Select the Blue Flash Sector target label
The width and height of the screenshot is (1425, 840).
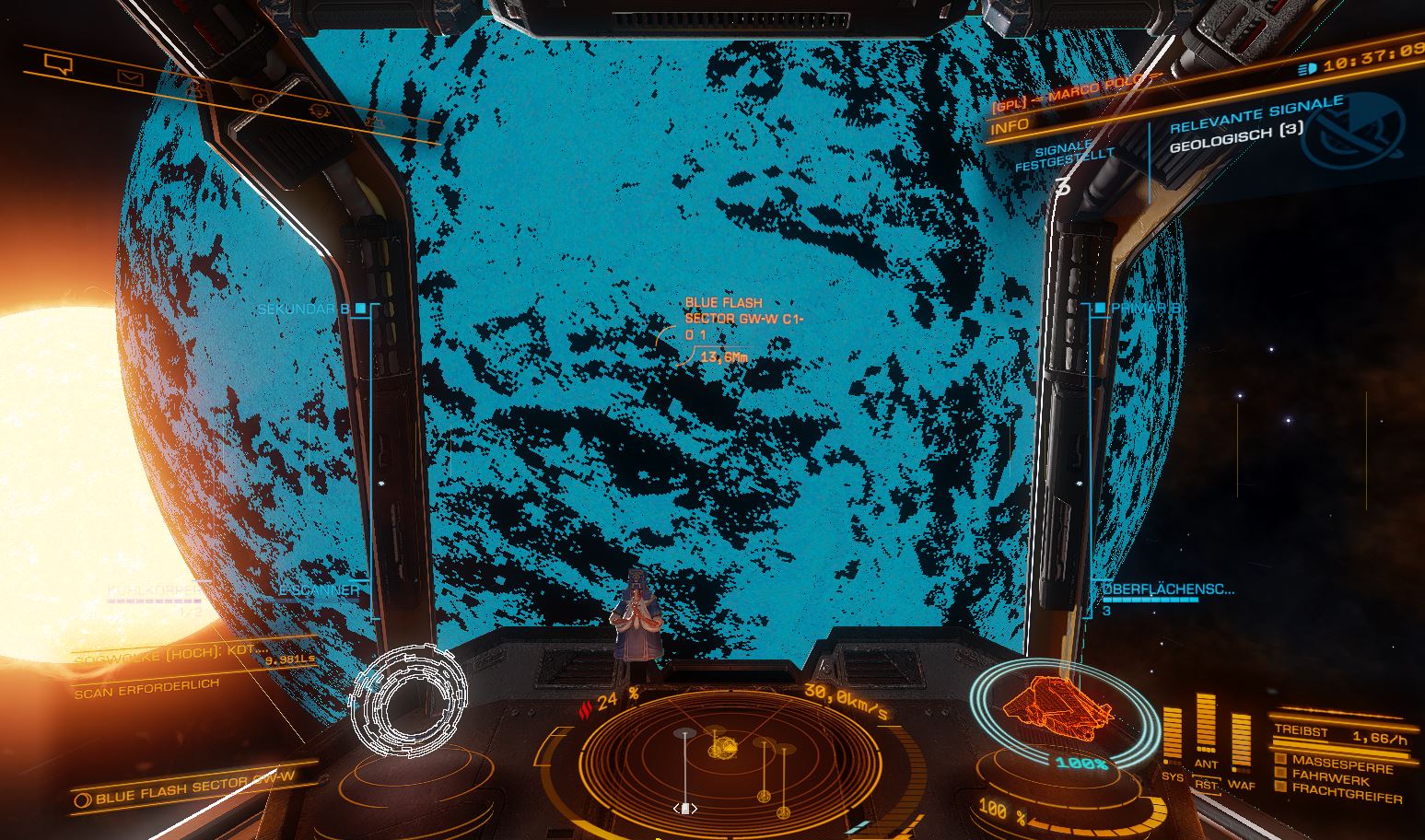731,319
